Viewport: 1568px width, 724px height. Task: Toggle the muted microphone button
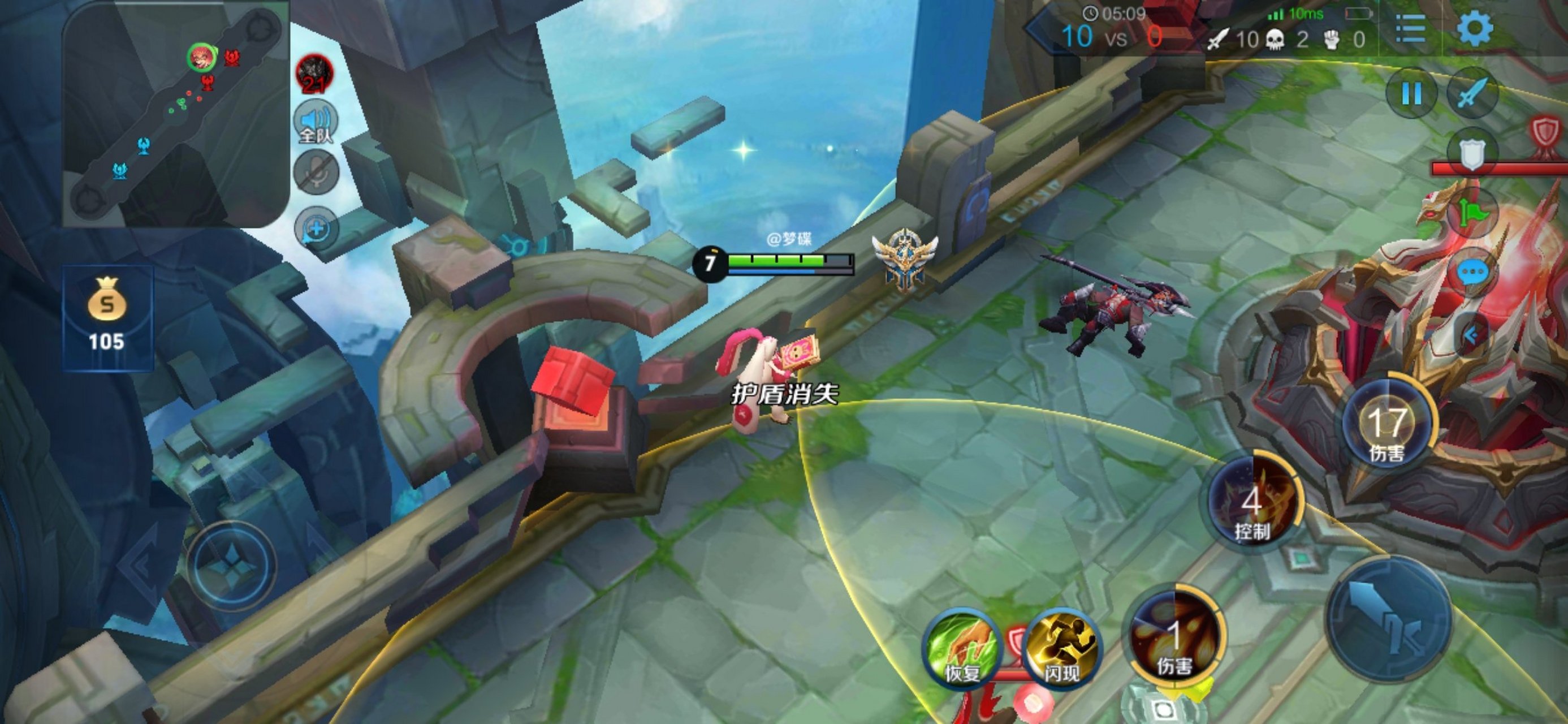pyautogui.click(x=316, y=173)
